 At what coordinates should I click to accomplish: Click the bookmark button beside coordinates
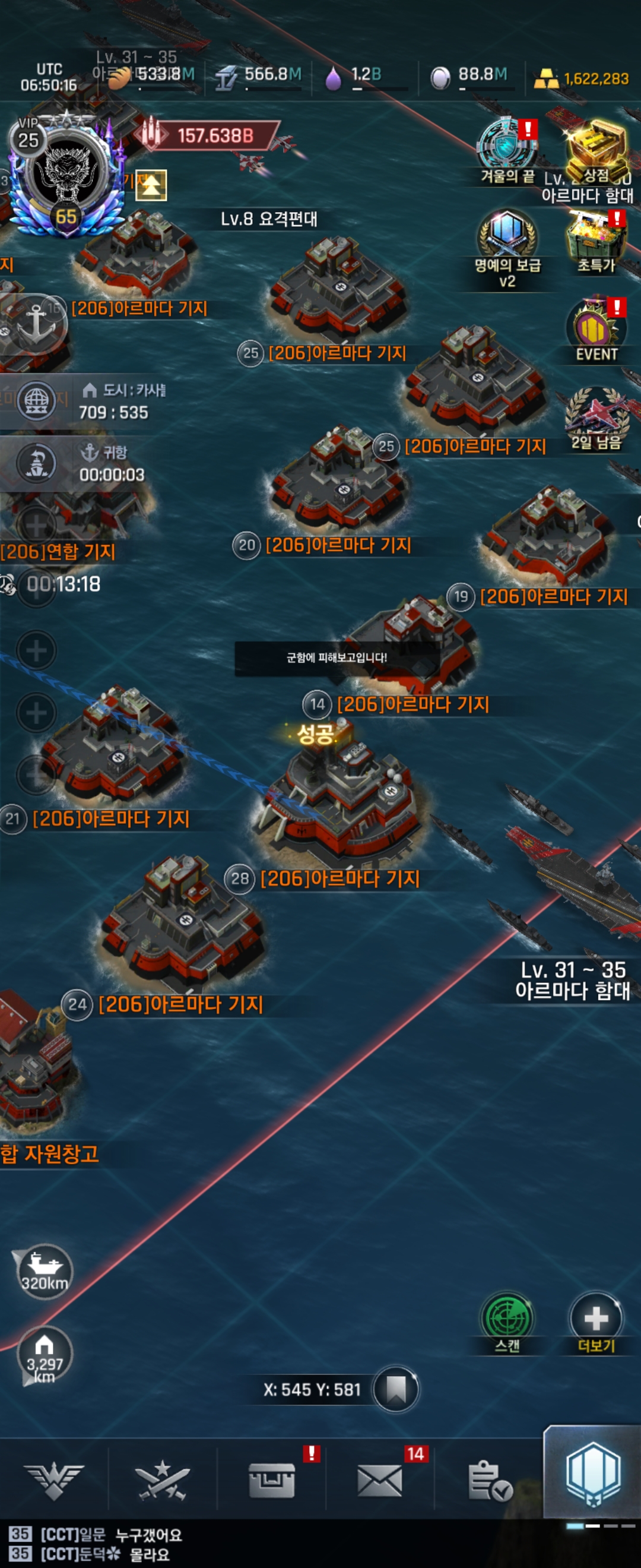pyautogui.click(x=396, y=1389)
